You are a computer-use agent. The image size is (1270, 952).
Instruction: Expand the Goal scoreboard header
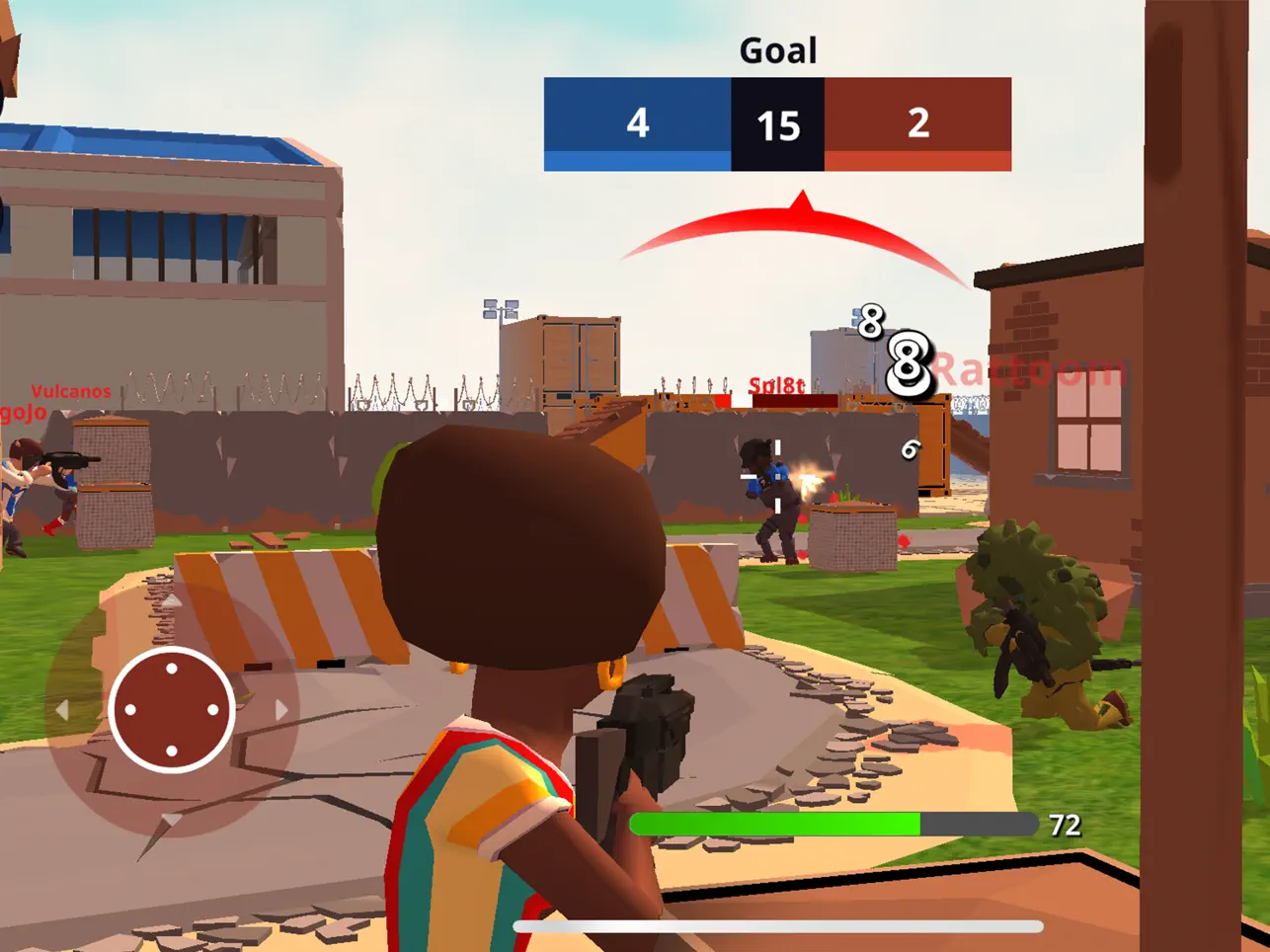(x=777, y=49)
